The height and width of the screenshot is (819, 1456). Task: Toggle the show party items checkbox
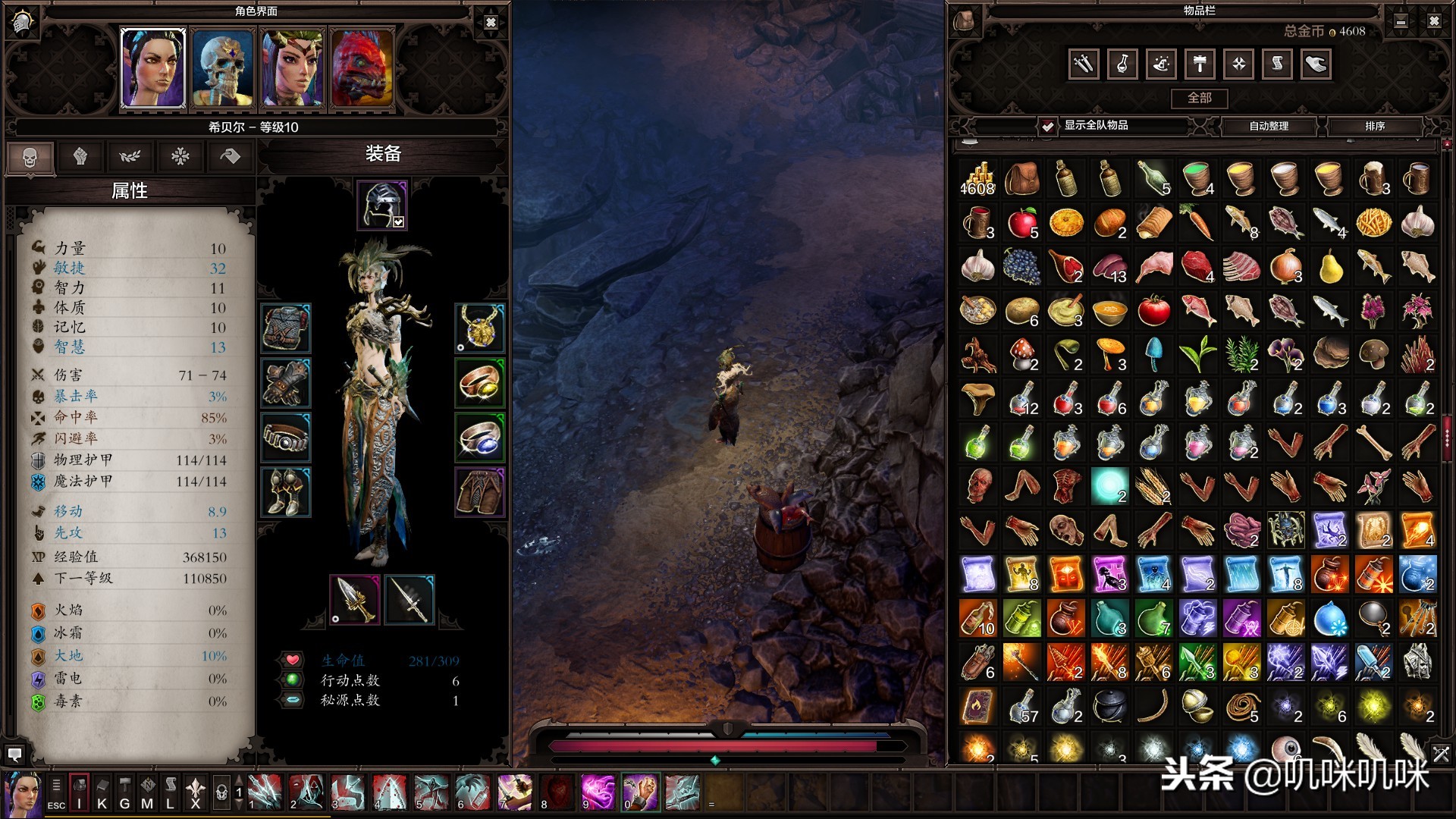[1047, 126]
